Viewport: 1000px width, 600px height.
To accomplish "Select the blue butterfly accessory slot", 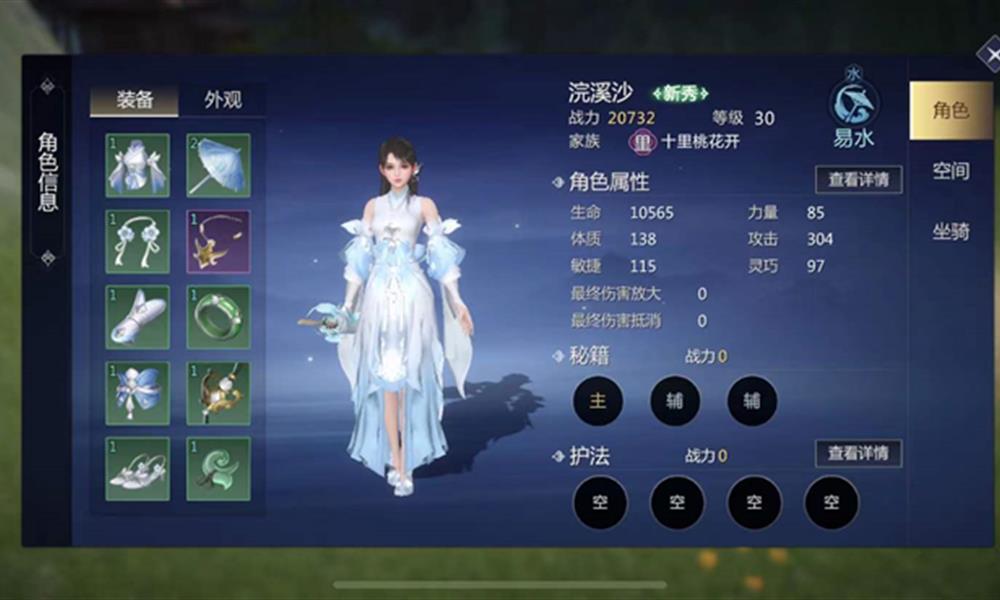I will tap(138, 393).
